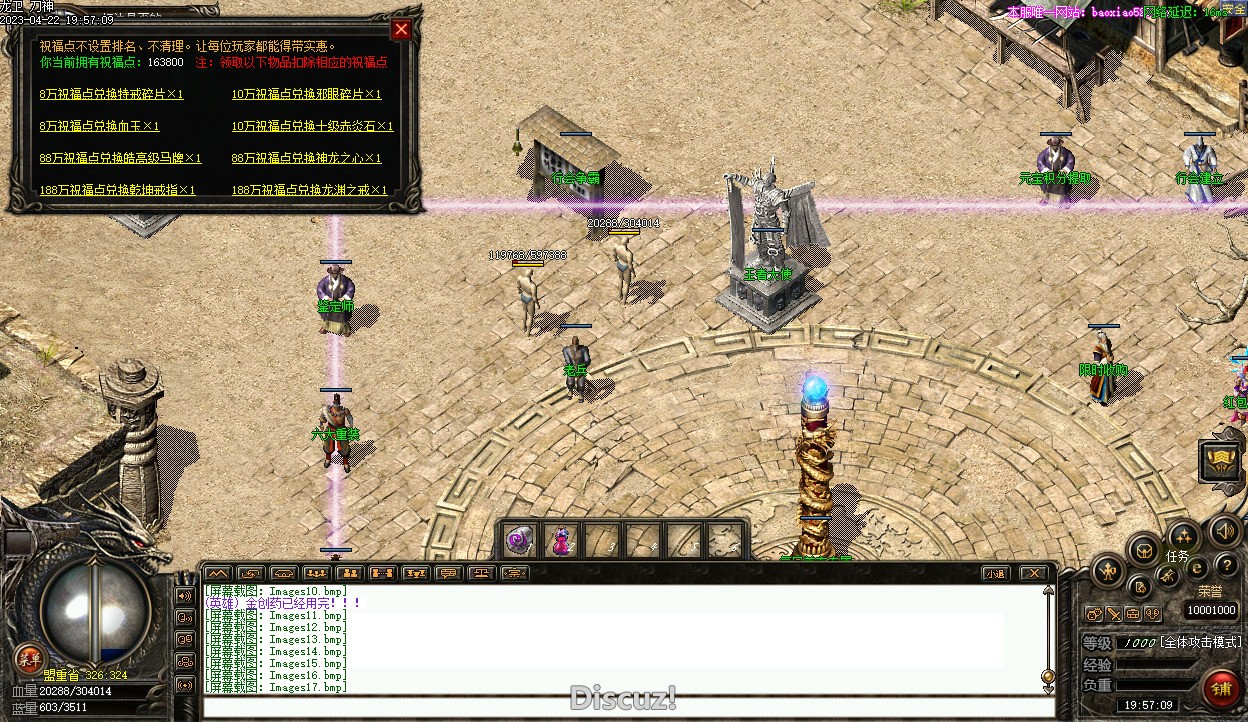Viewport: 1248px width, 722px height.
Task: Exchange 10万 blessing points for 邪眼碎片
Action: (x=306, y=94)
